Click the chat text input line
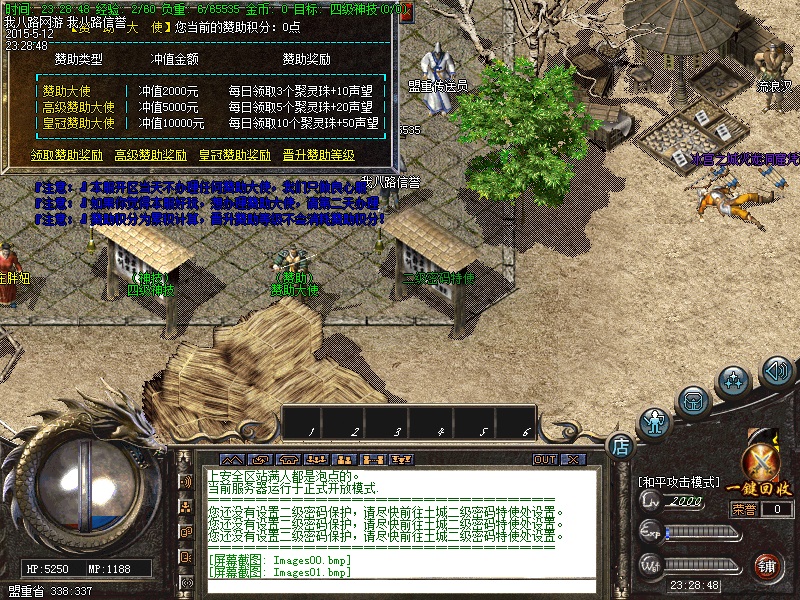The height and width of the screenshot is (600, 800). click(400, 585)
